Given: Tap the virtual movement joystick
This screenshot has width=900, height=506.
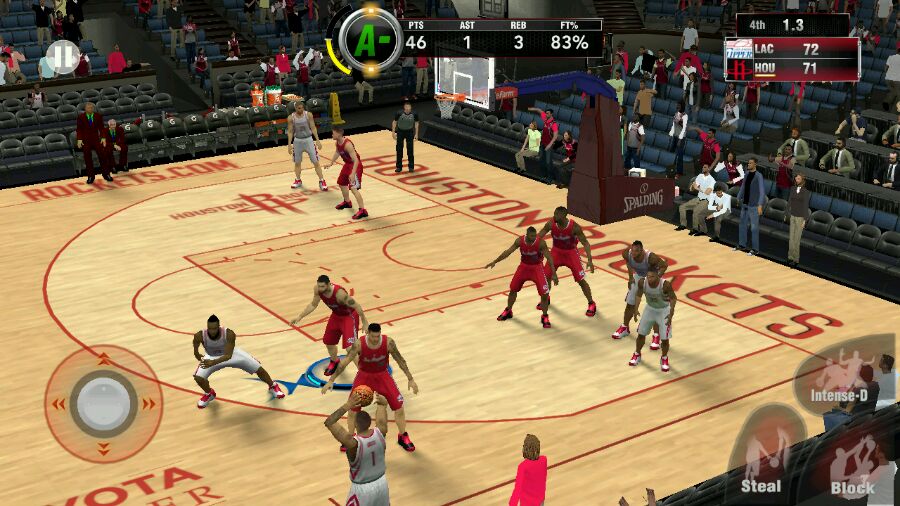Looking at the screenshot, I should click(104, 403).
